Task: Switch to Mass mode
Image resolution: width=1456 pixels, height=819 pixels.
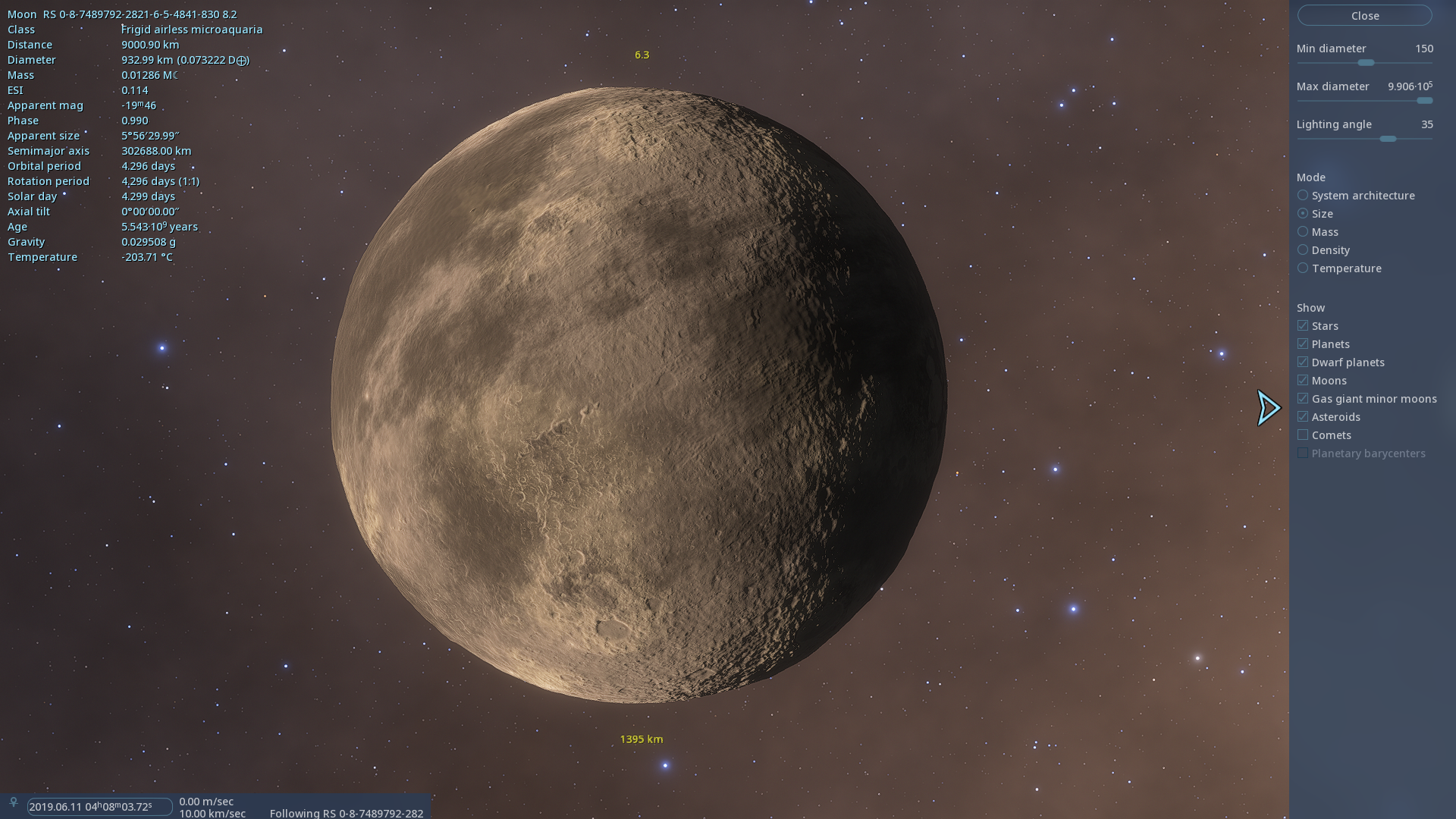Action: pyautogui.click(x=1303, y=232)
